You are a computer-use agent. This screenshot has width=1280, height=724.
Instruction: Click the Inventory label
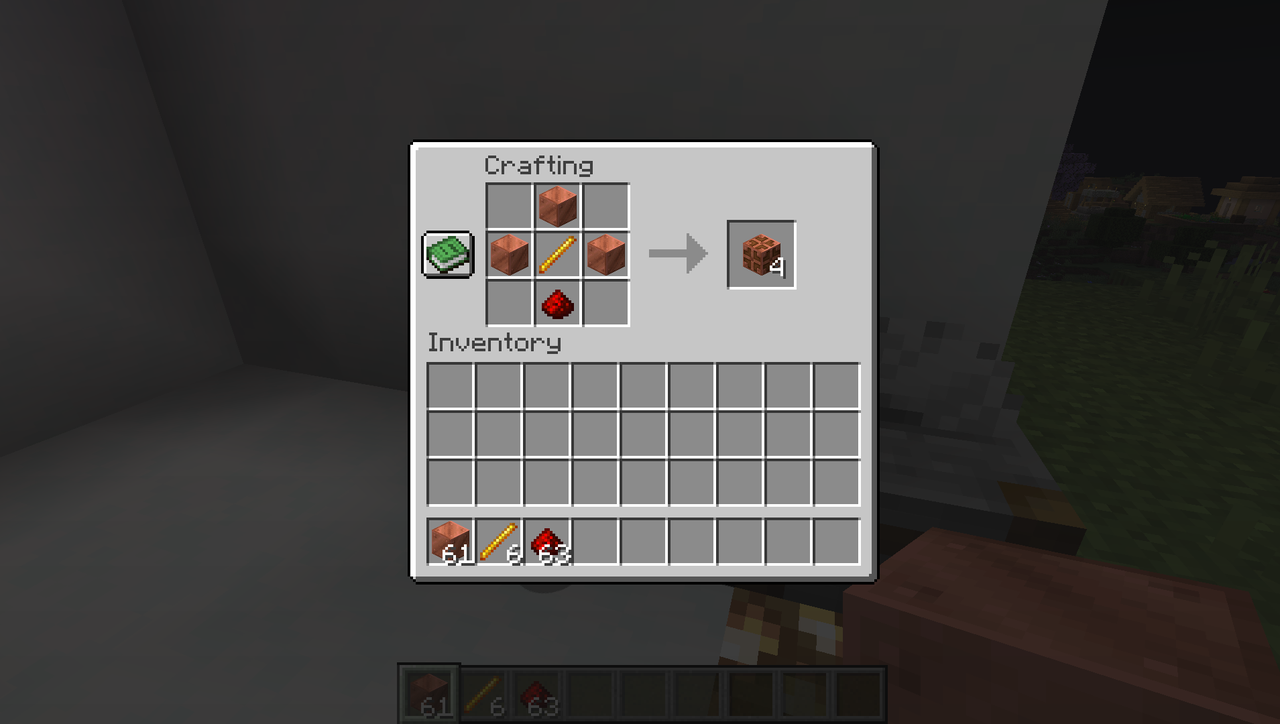click(494, 343)
